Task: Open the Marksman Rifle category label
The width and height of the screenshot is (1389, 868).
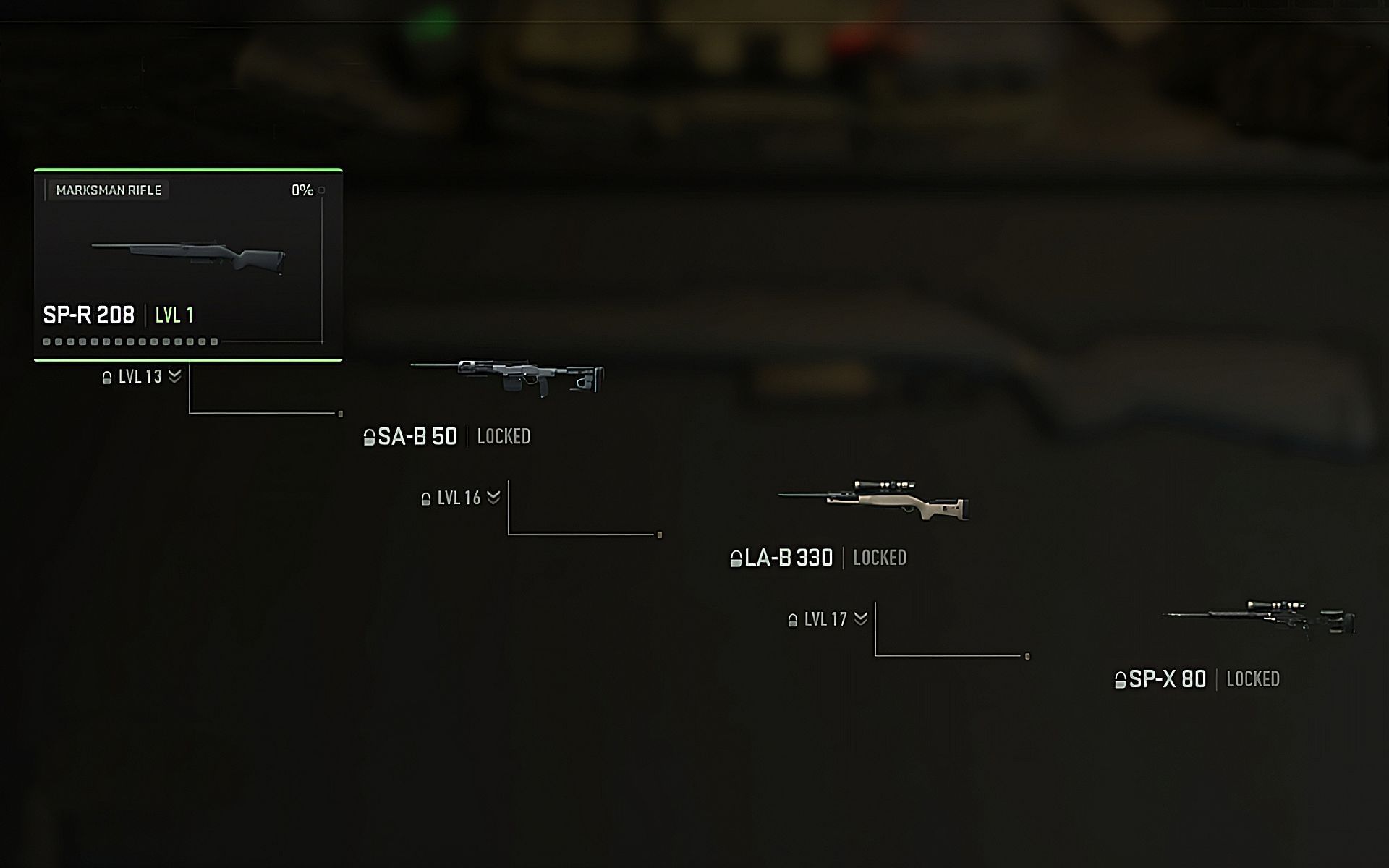Action: coord(110,190)
